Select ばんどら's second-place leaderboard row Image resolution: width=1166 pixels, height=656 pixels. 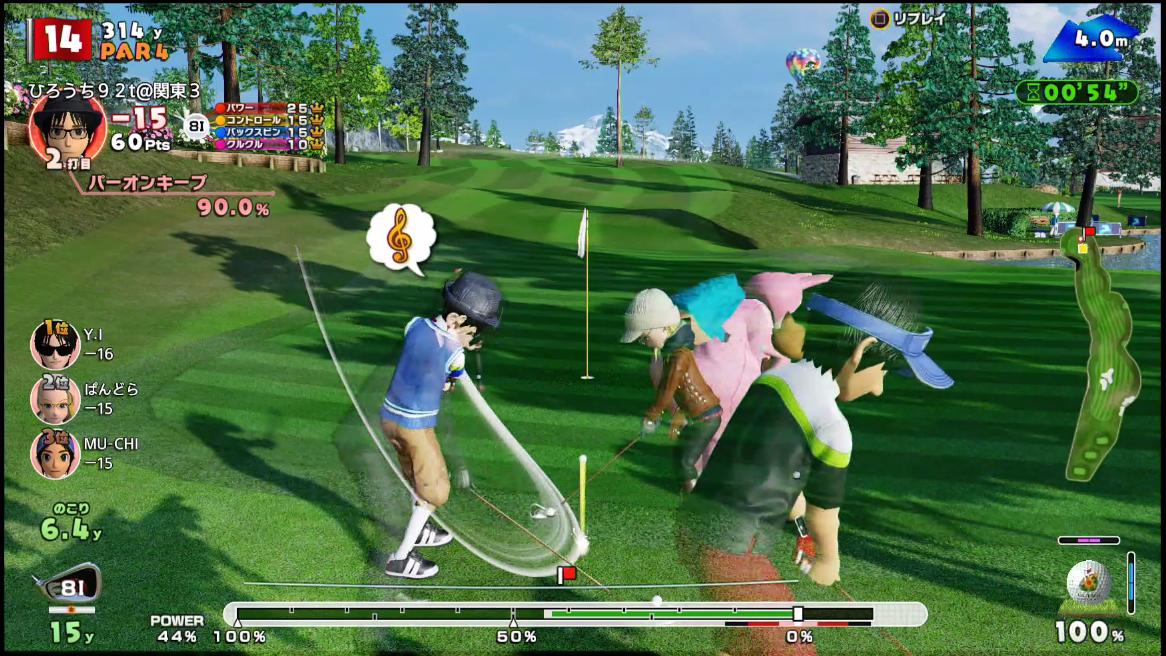(x=85, y=399)
